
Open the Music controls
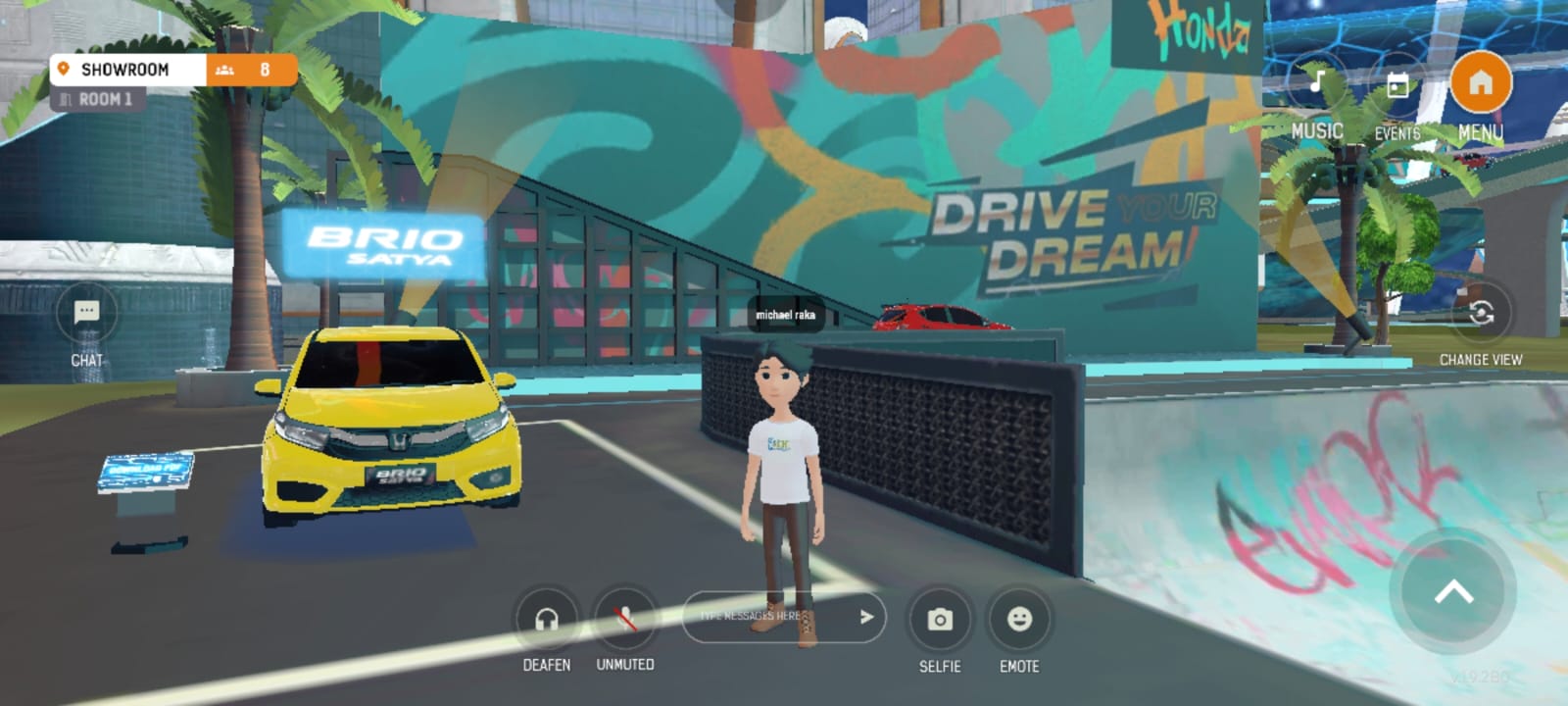(x=1317, y=84)
